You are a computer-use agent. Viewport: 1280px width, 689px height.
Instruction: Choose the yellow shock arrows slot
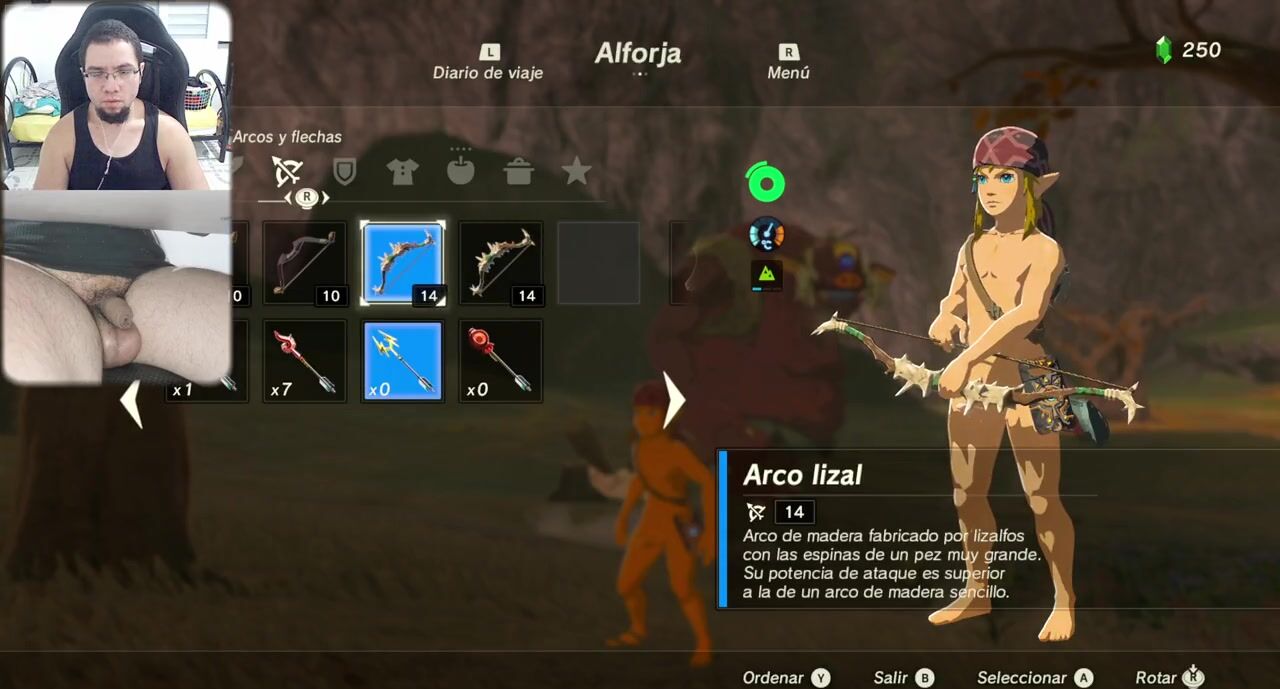tap(402, 361)
